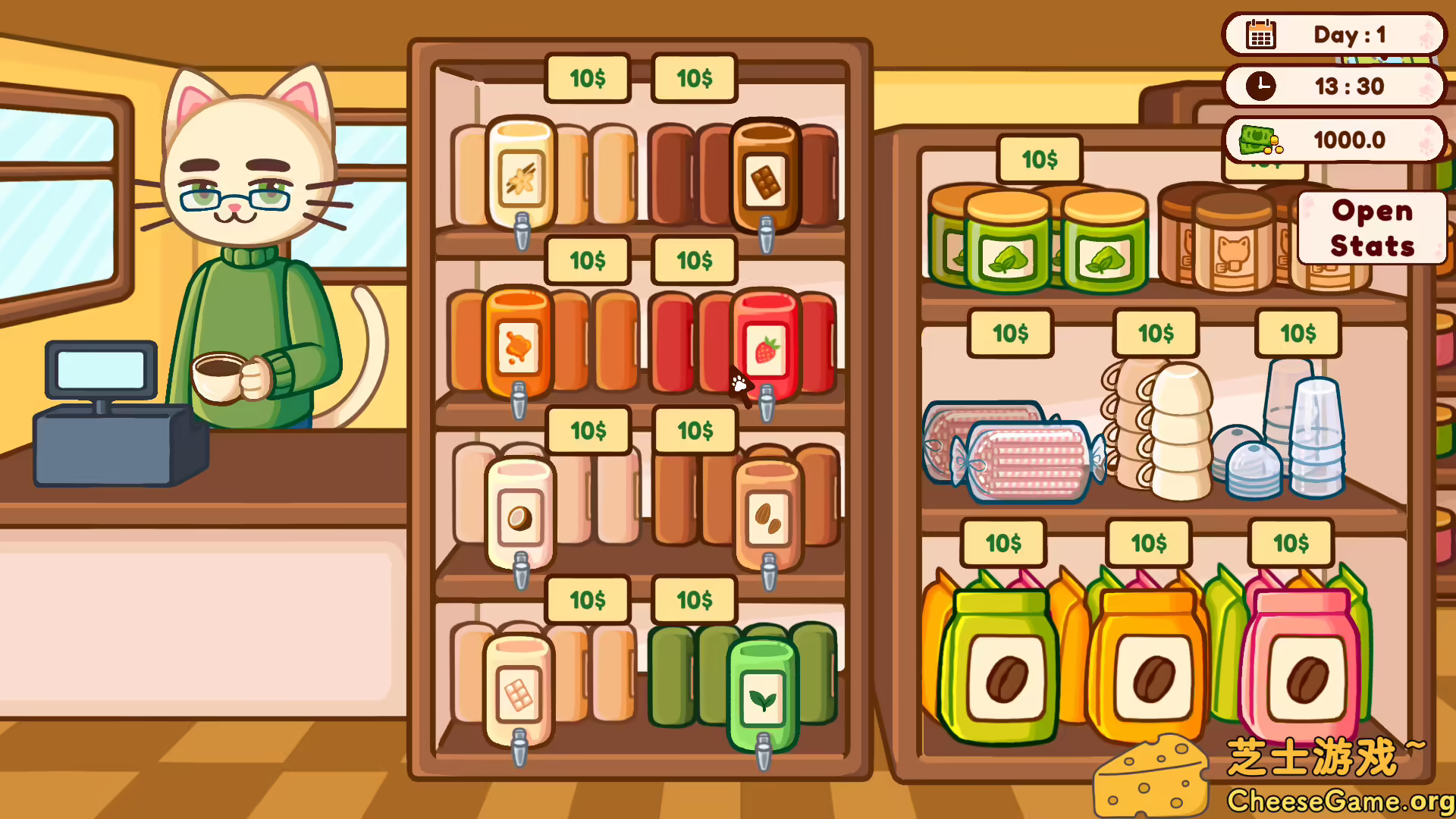Tap the green matcha syrup dispenser
Image resolution: width=1456 pixels, height=819 pixels.
pyautogui.click(x=762, y=690)
